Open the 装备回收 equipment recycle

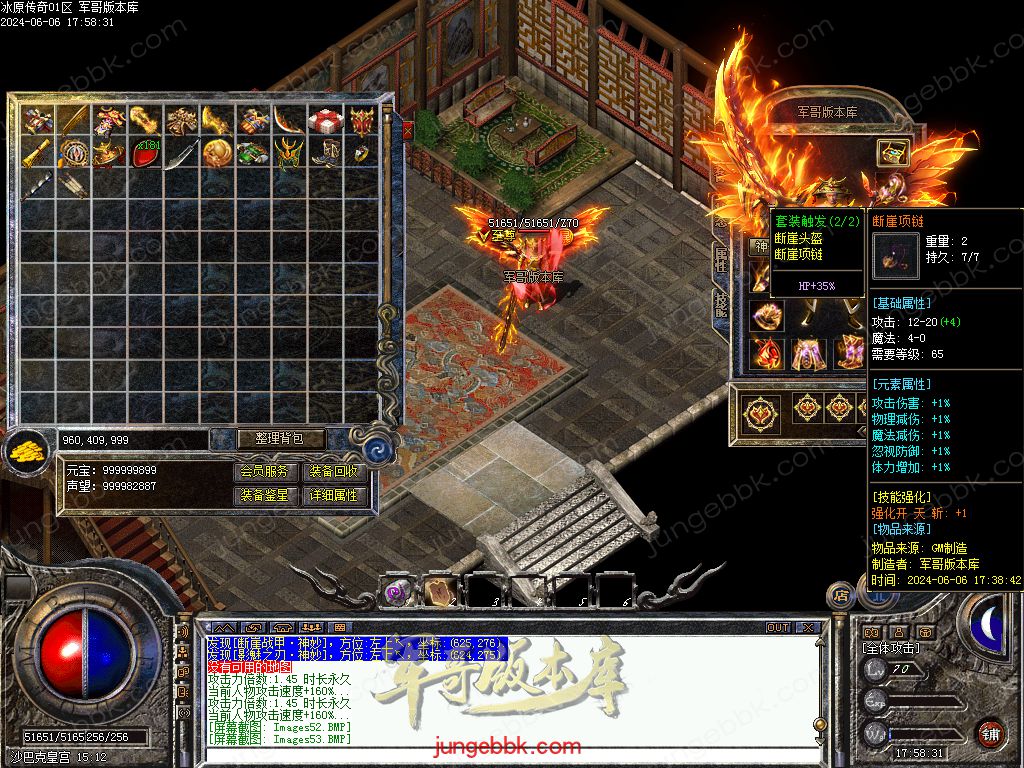(334, 472)
